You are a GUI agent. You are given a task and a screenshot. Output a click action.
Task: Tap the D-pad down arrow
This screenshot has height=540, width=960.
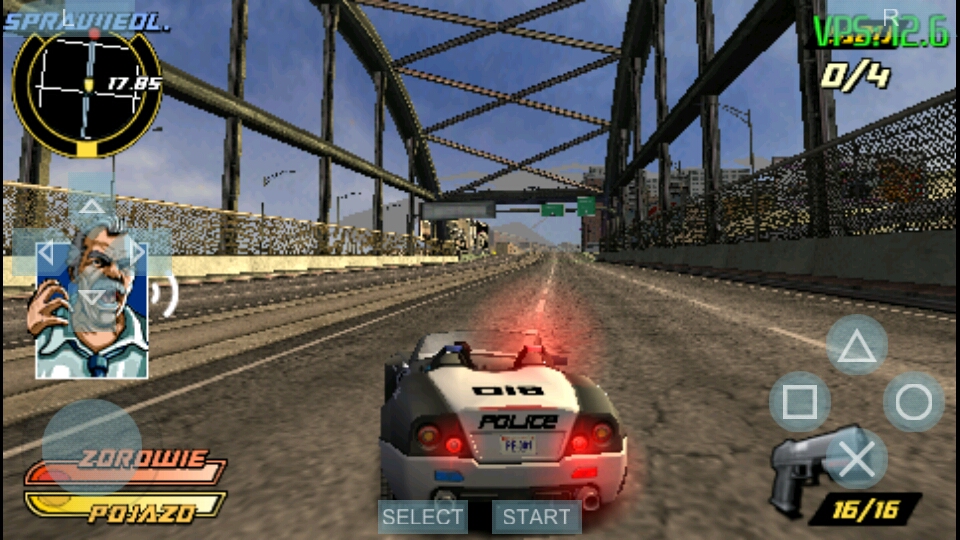click(x=91, y=297)
